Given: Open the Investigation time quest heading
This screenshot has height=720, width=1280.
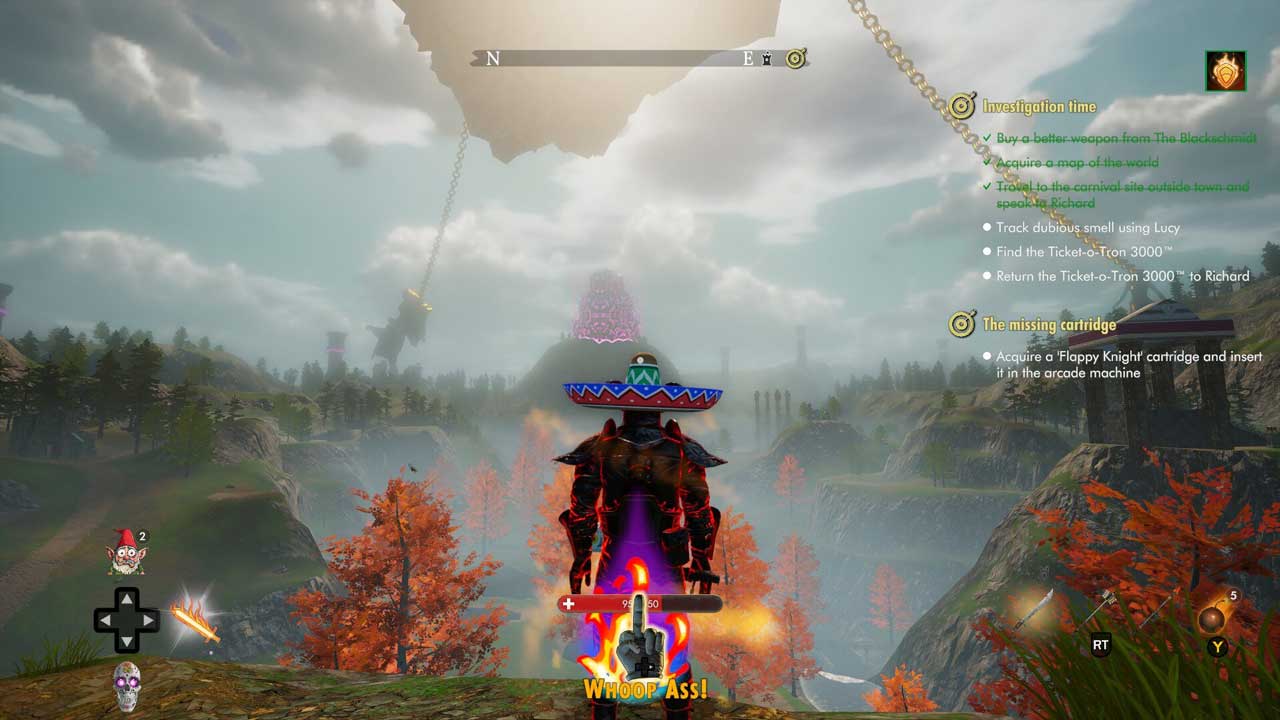Looking at the screenshot, I should (1039, 106).
